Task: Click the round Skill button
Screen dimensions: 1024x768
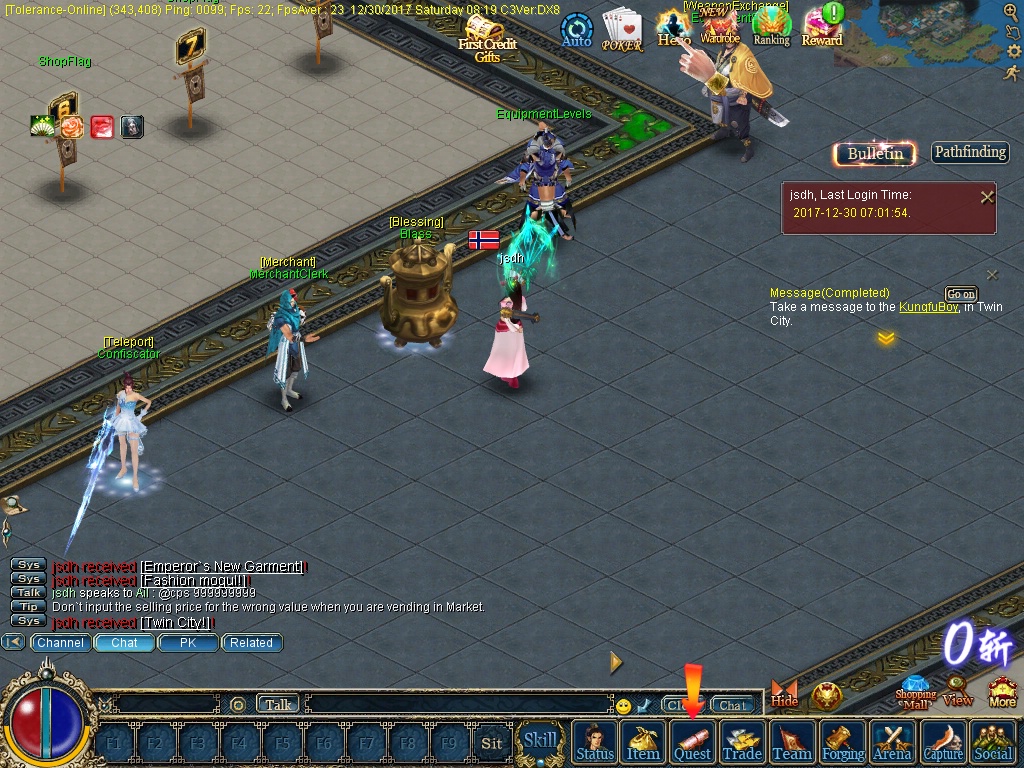Action: (x=540, y=741)
